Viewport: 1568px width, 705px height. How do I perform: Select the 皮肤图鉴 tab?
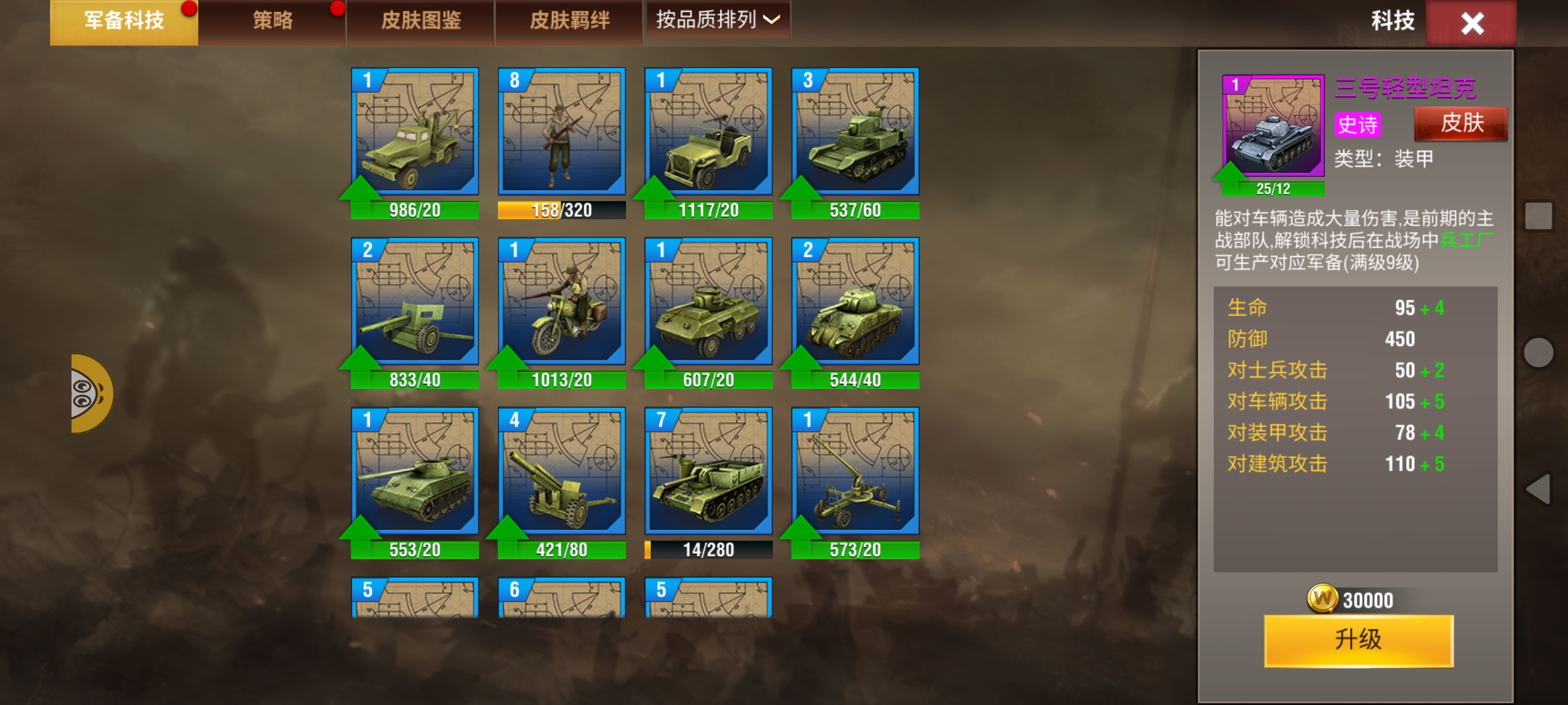tap(421, 21)
